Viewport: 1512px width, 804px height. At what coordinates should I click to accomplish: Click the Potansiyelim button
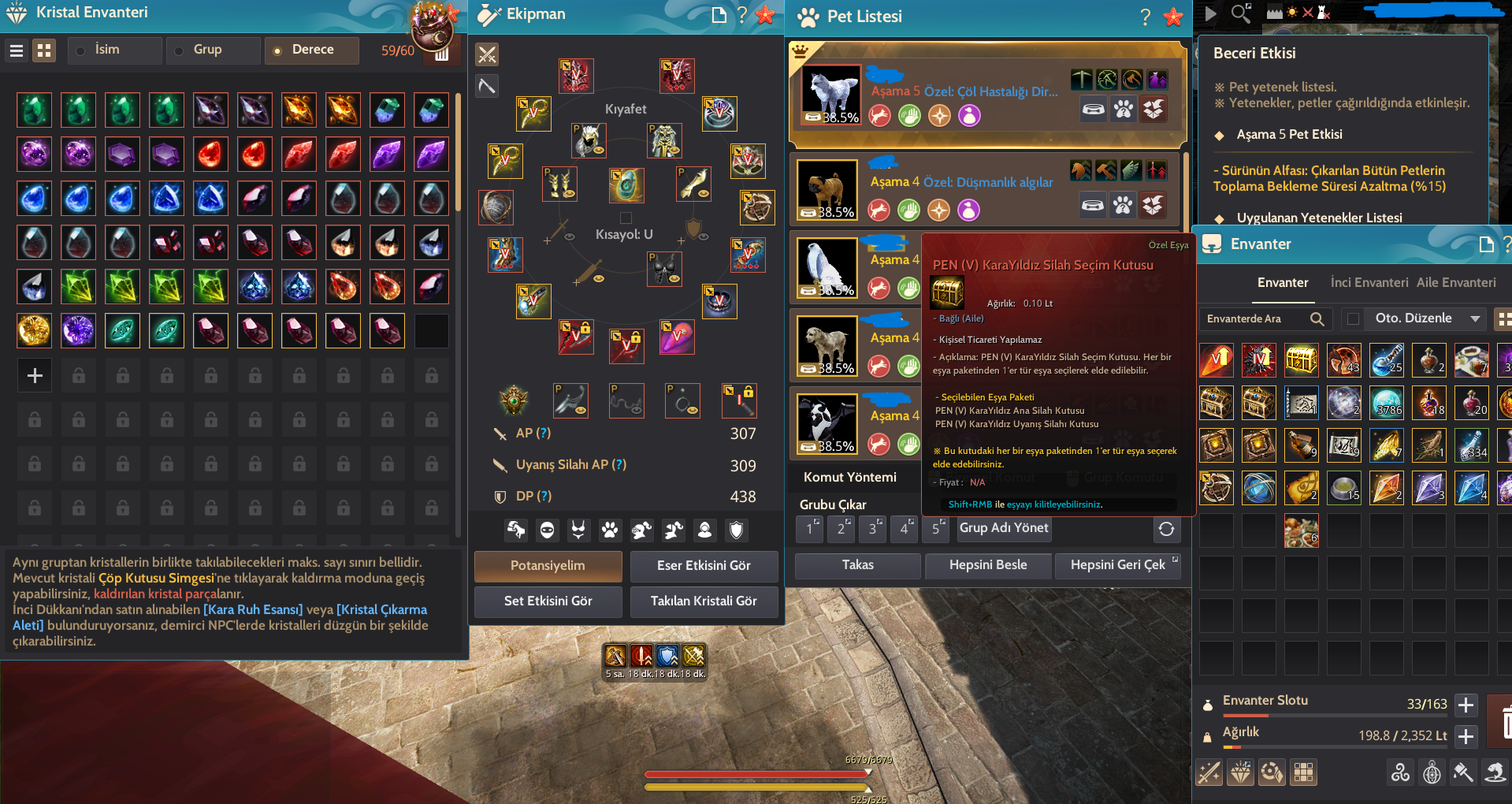click(x=547, y=566)
